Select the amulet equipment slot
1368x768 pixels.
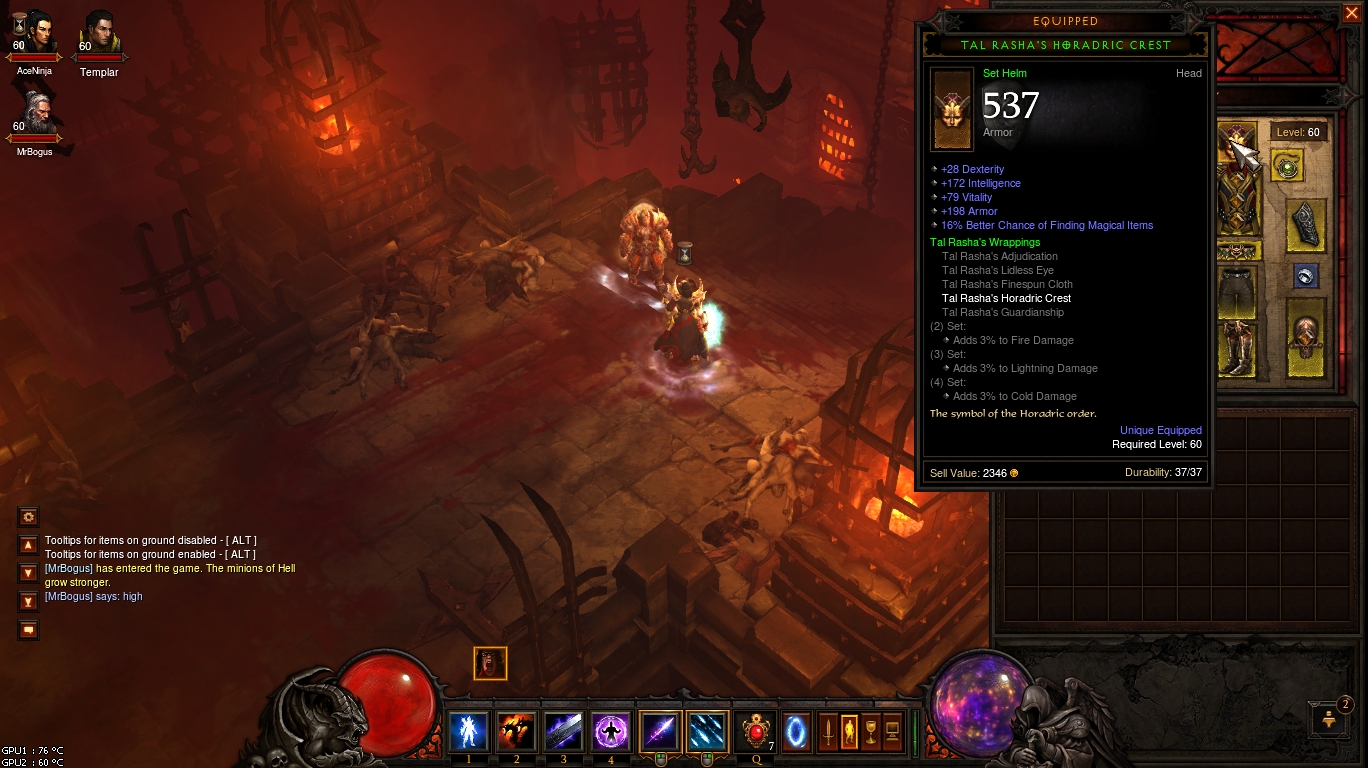(x=1286, y=166)
